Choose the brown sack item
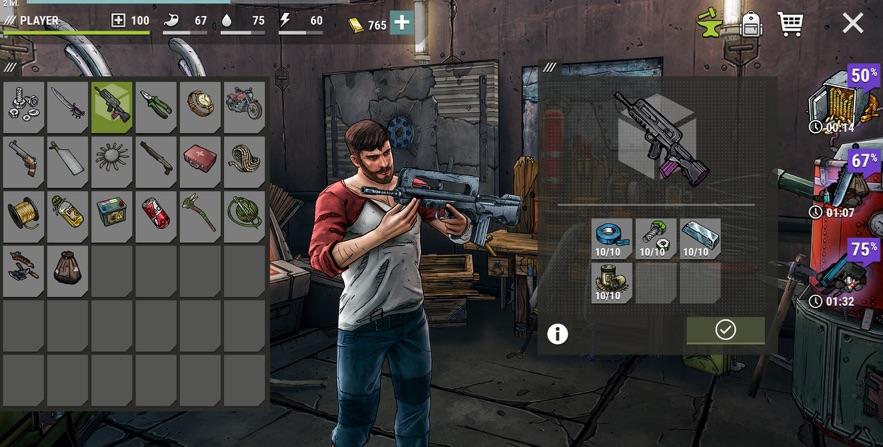The image size is (883, 447). click(x=67, y=268)
